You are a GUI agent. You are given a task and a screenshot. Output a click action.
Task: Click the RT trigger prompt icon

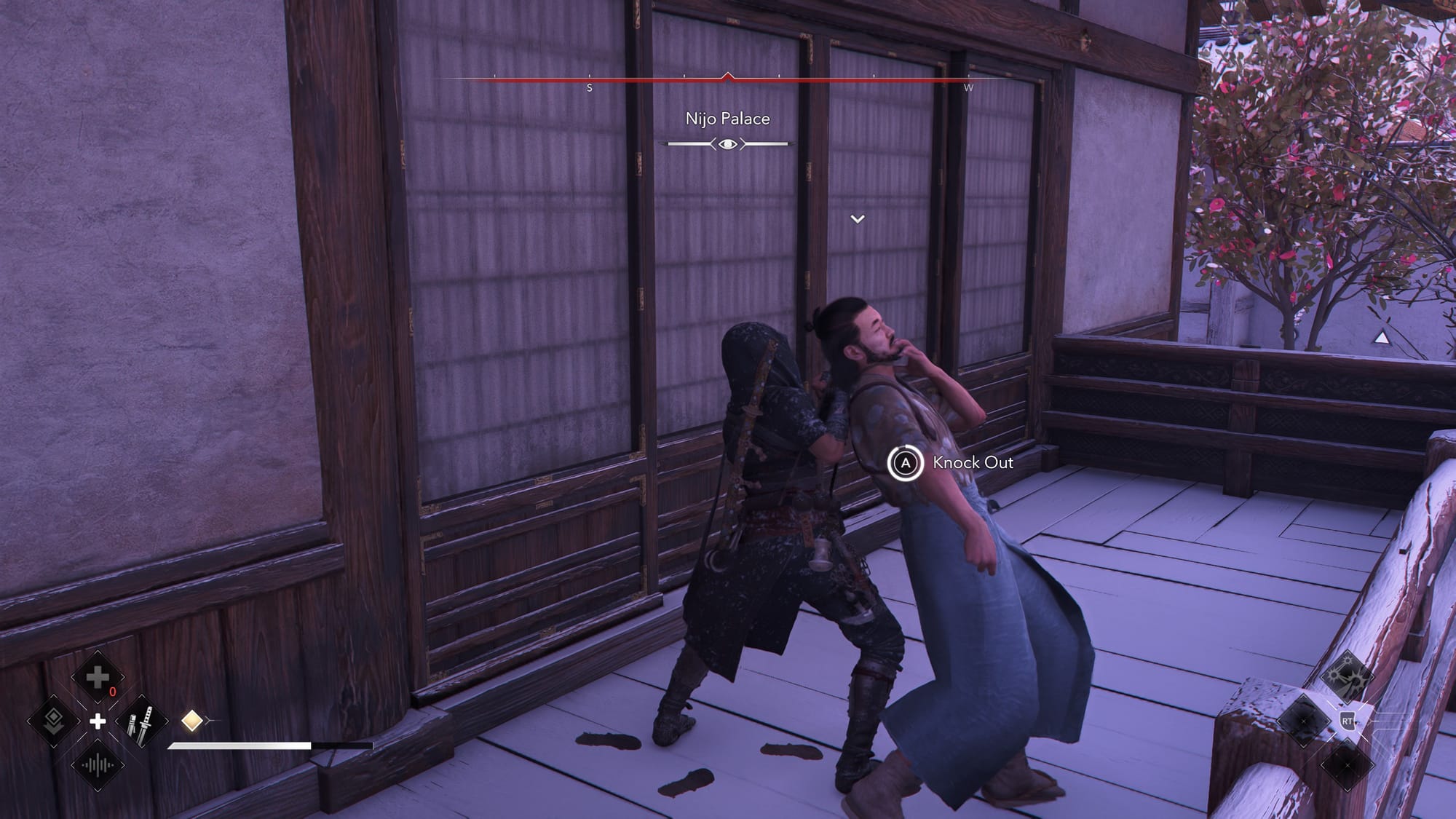tap(1348, 721)
